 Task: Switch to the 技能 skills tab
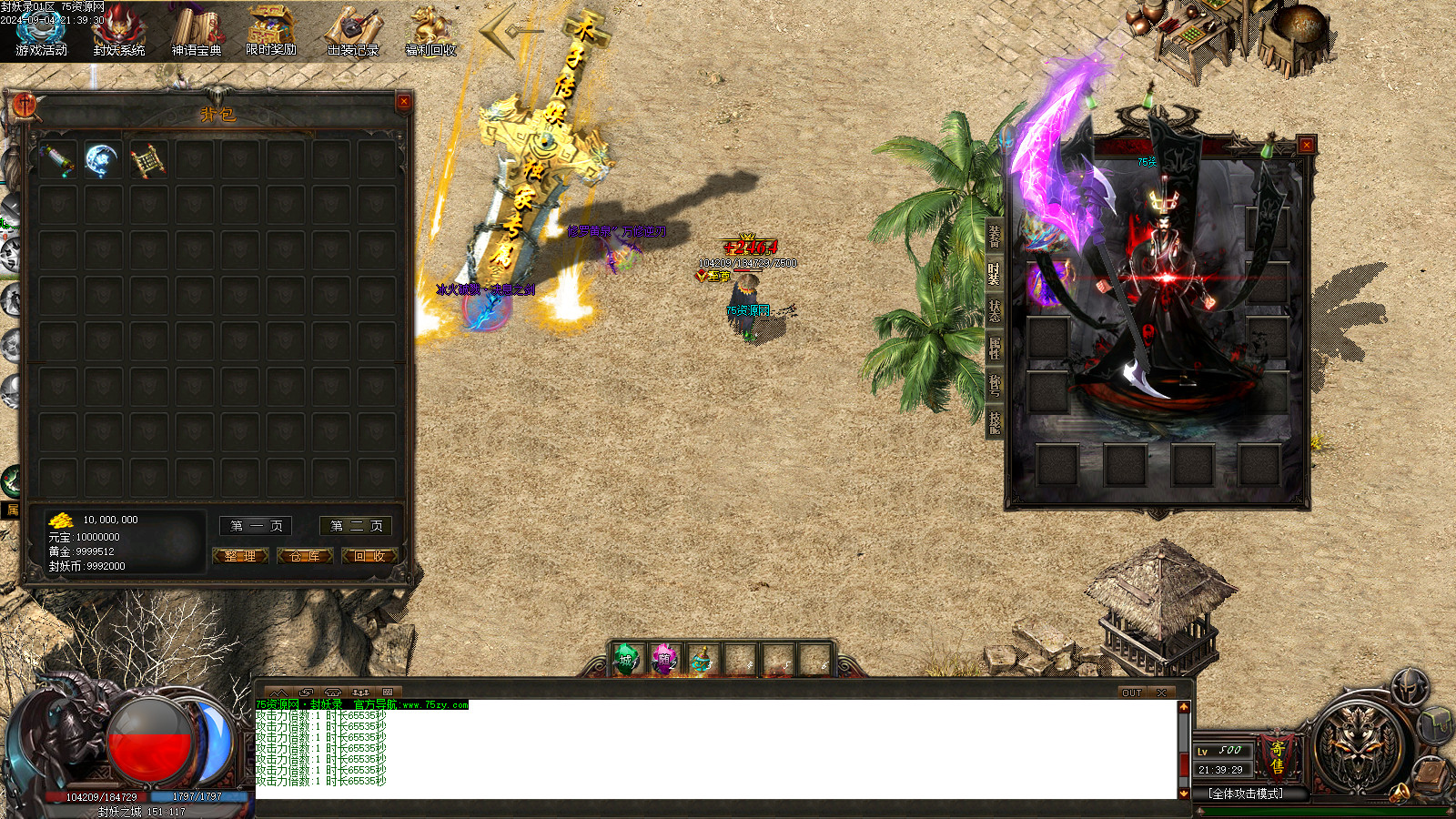[994, 421]
